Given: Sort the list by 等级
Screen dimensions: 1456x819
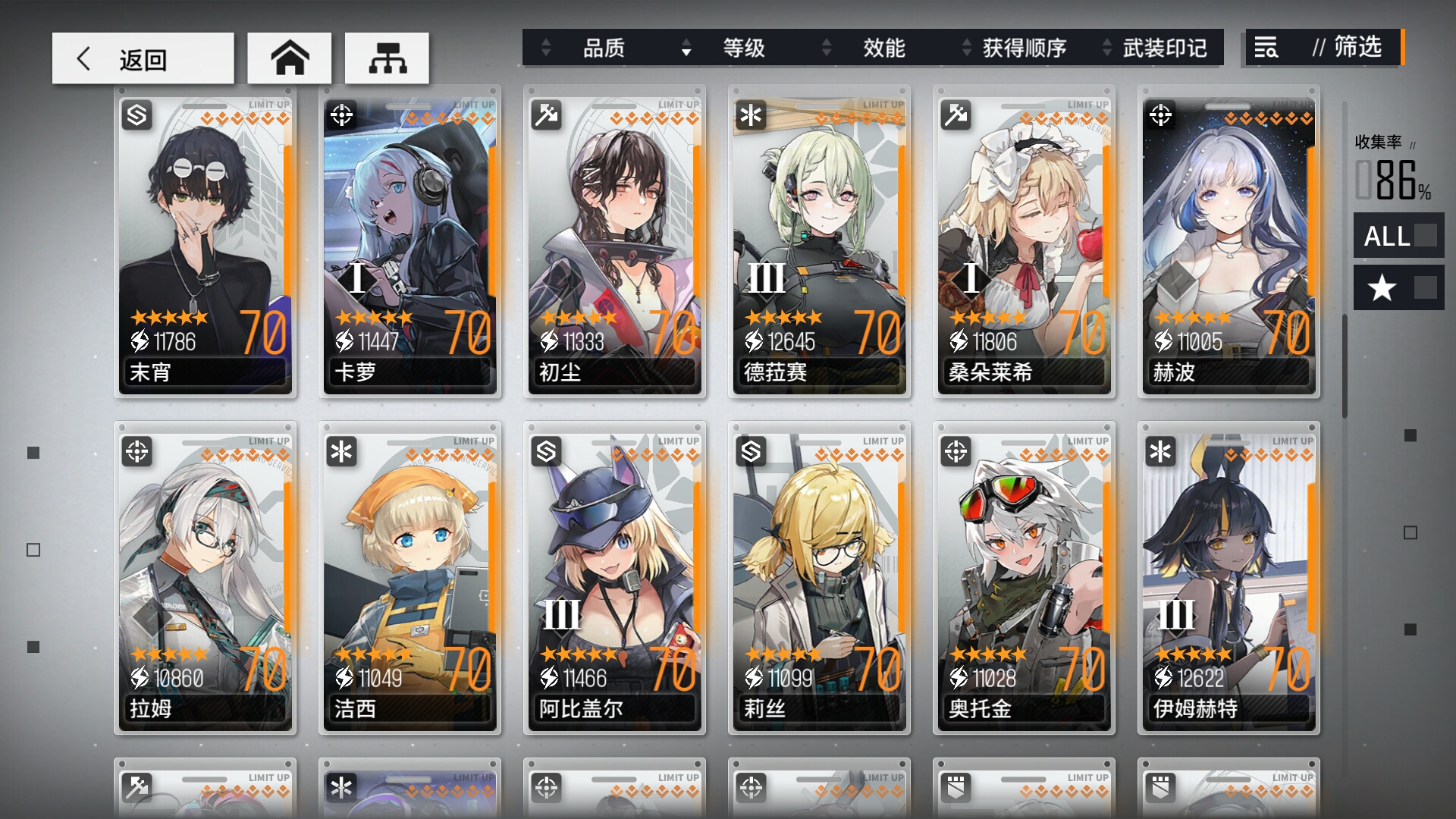Looking at the screenshot, I should 743,49.
